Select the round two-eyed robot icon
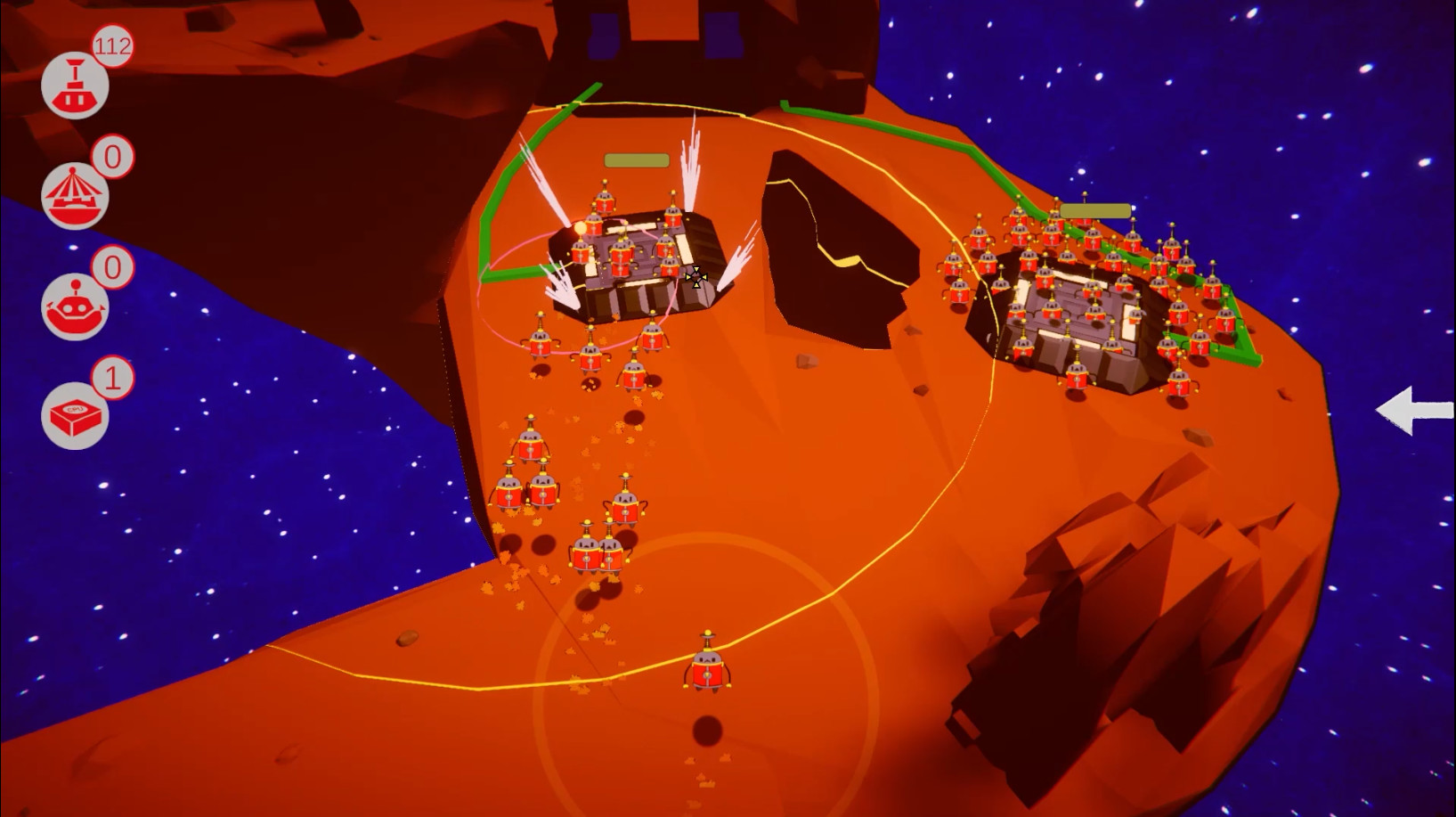This screenshot has height=817, width=1456. click(75, 306)
